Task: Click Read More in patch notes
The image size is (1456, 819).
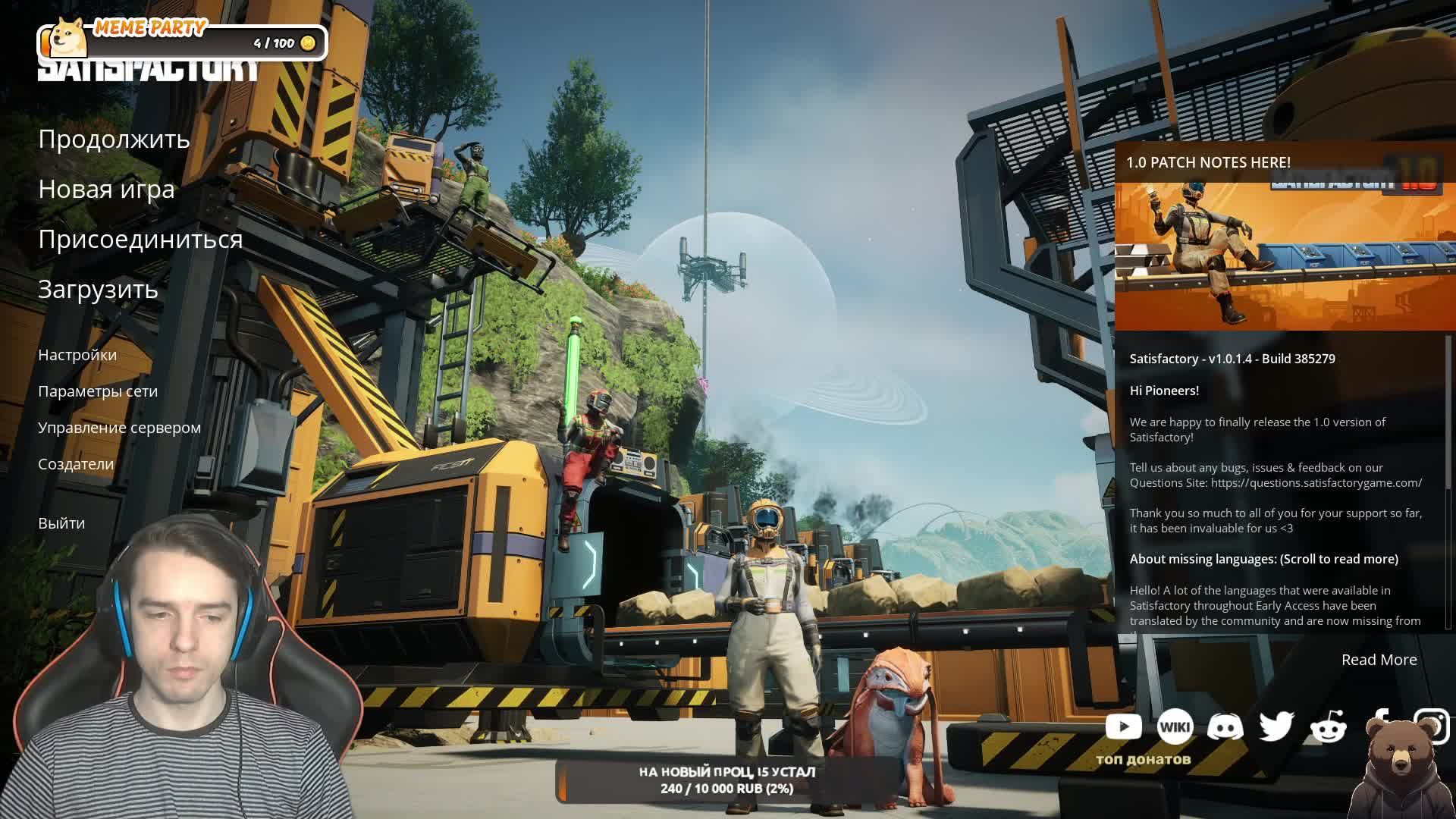Action: coord(1379,660)
